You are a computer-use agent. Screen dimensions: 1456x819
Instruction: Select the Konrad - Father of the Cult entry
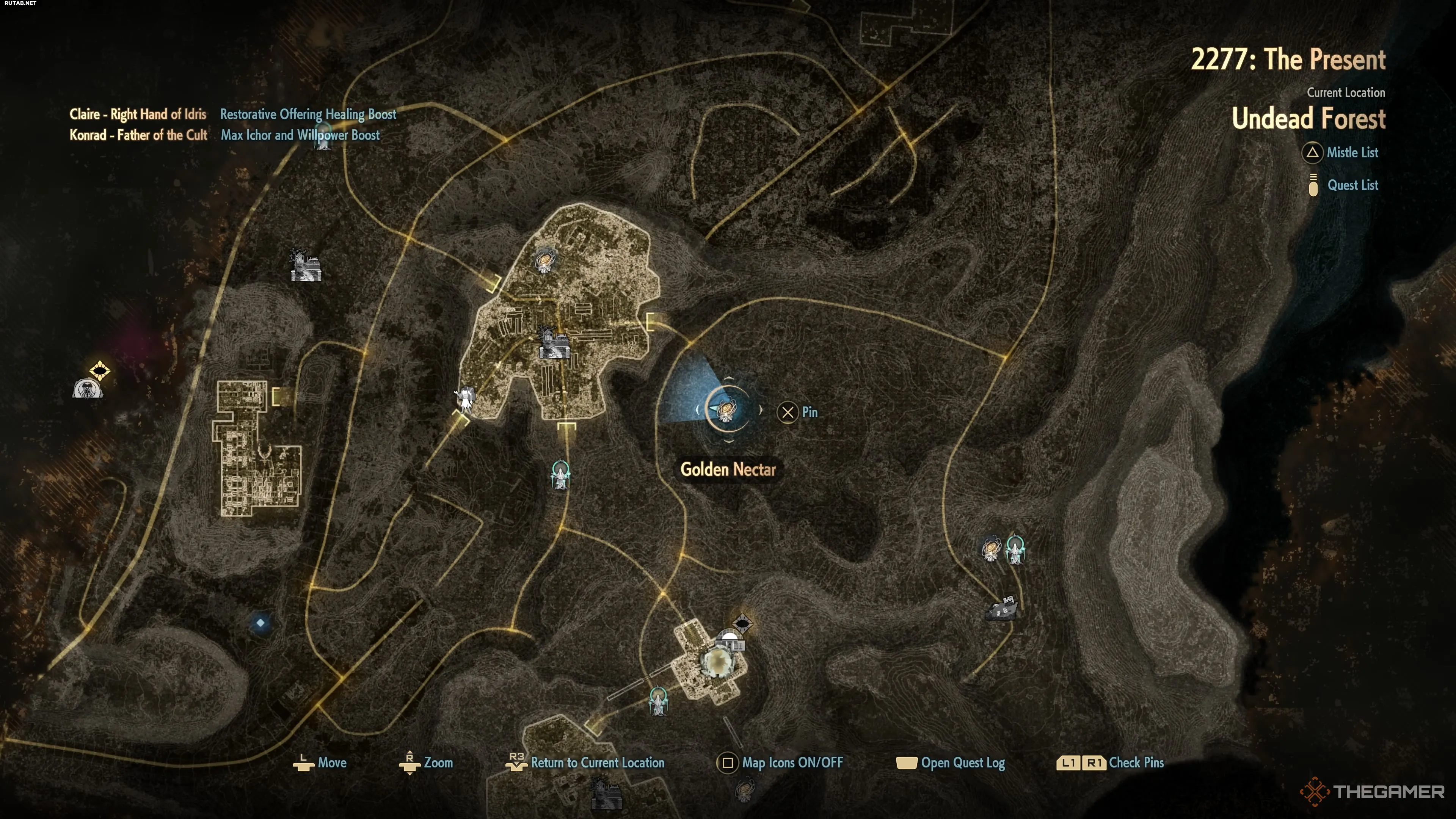pos(138,135)
